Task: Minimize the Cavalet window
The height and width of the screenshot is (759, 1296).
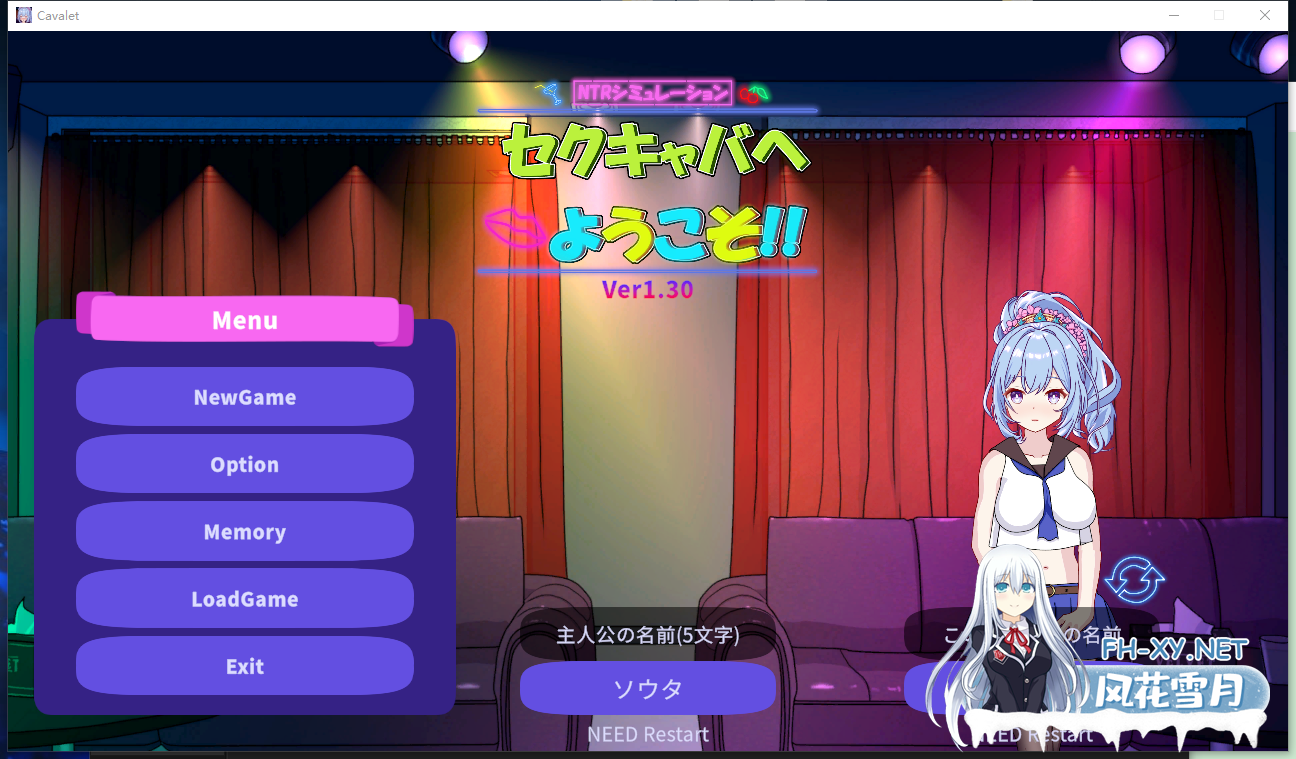Action: (1172, 15)
